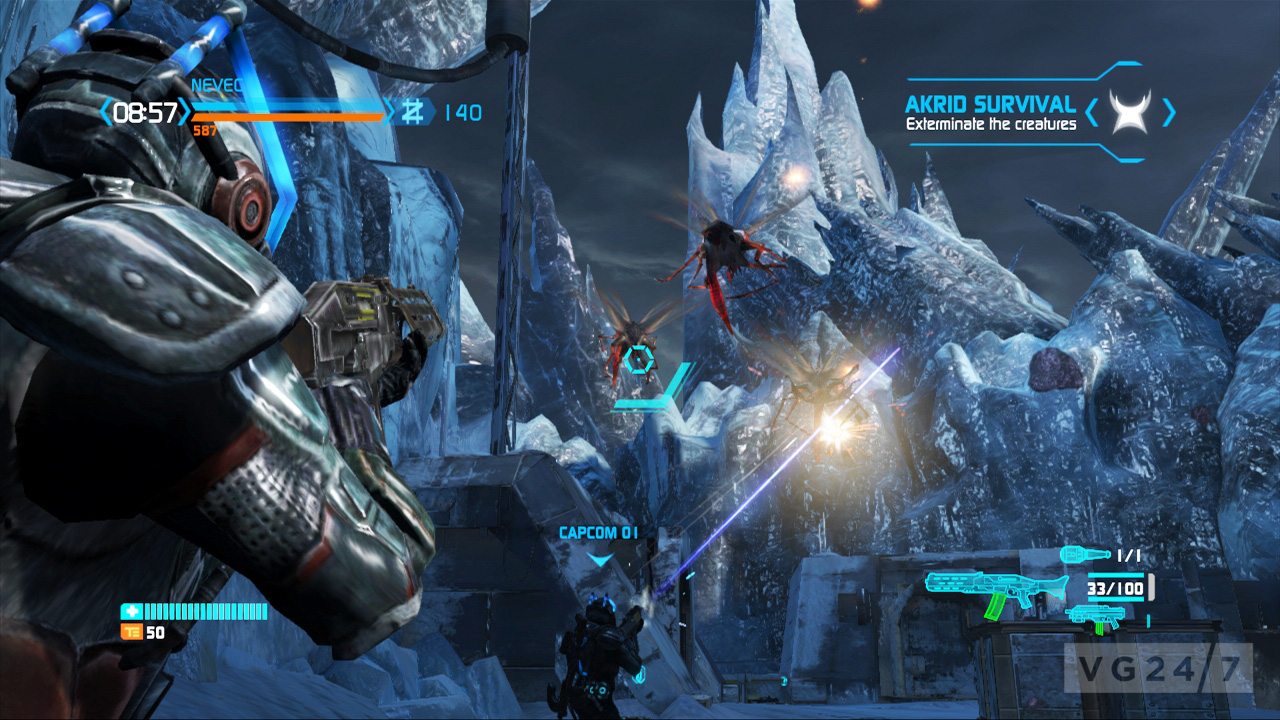The height and width of the screenshot is (720, 1280).
Task: Click the white Akrid emblem icon
Action: tap(1130, 111)
